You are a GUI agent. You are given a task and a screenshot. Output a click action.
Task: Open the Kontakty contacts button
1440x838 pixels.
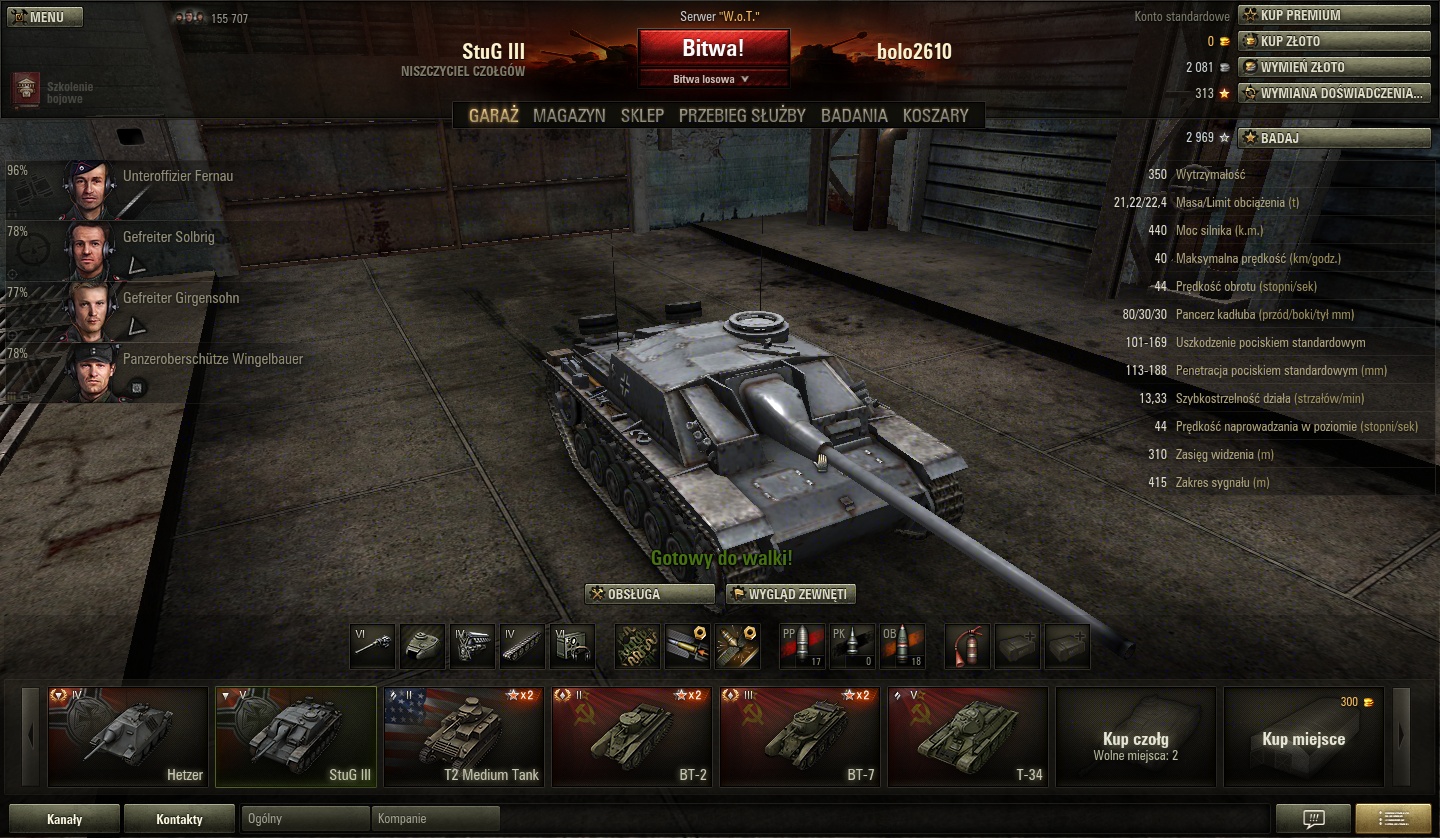(180, 819)
